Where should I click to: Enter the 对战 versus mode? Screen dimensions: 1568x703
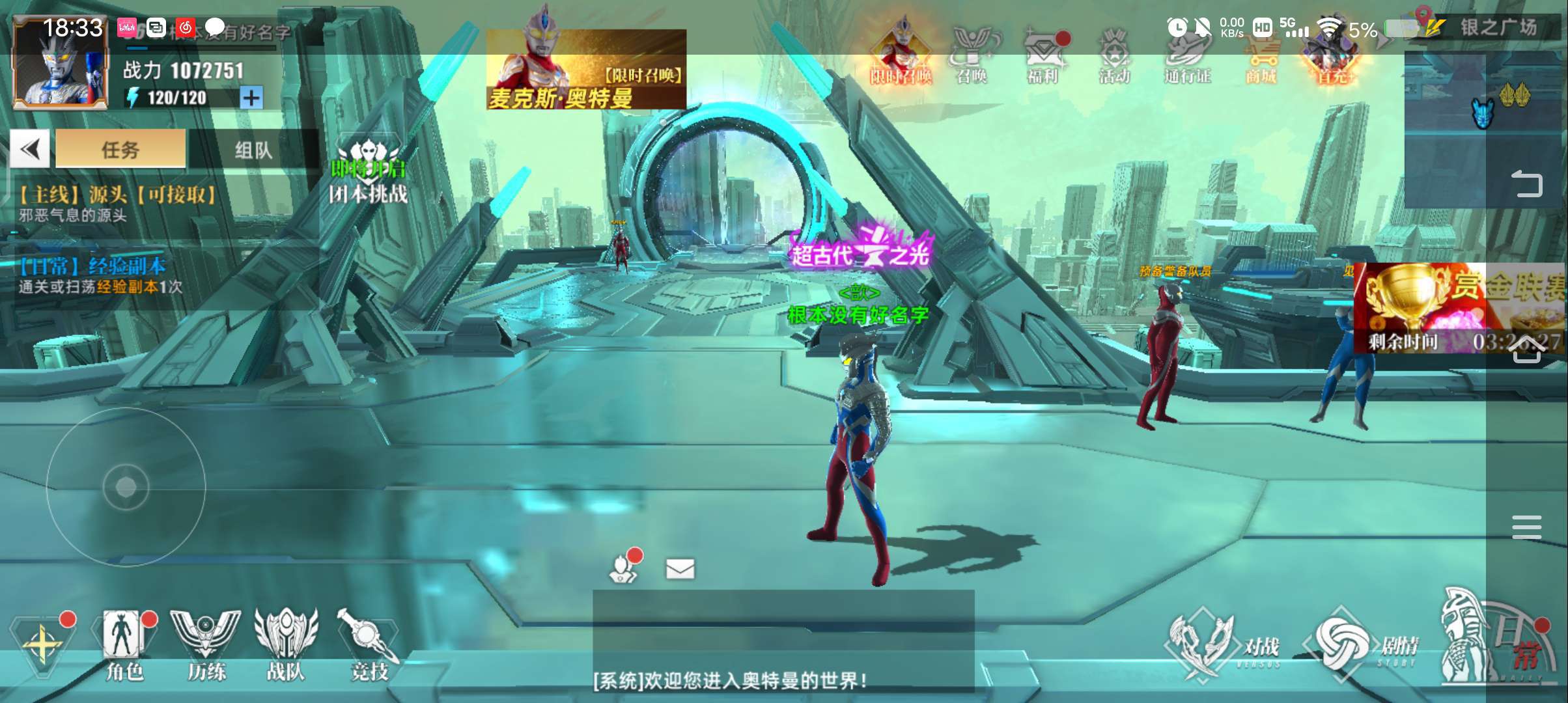pyautogui.click(x=1224, y=646)
